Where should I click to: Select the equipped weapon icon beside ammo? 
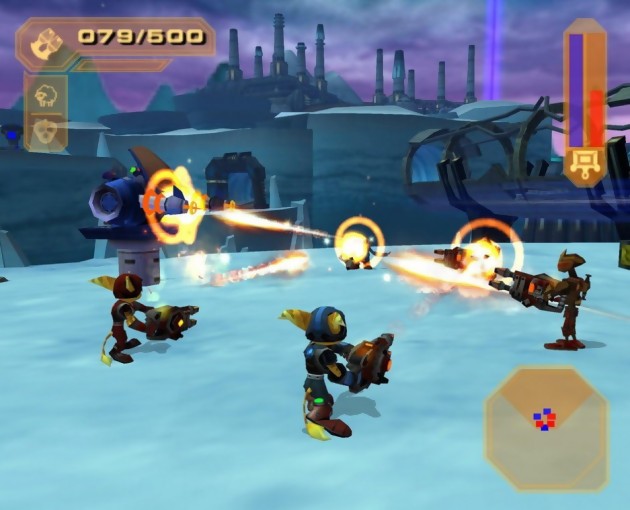[x=46, y=42]
